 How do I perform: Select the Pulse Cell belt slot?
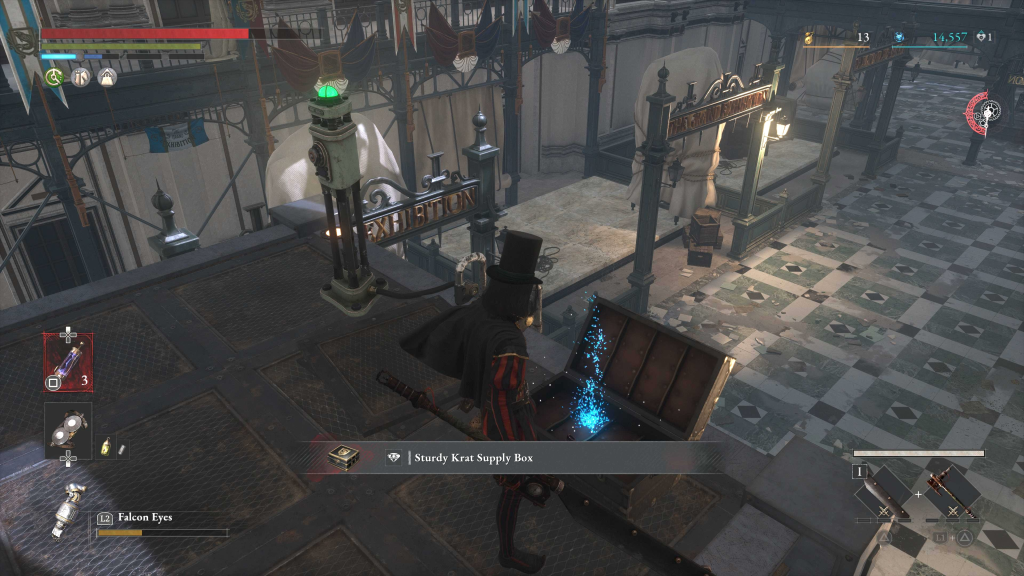click(x=68, y=360)
